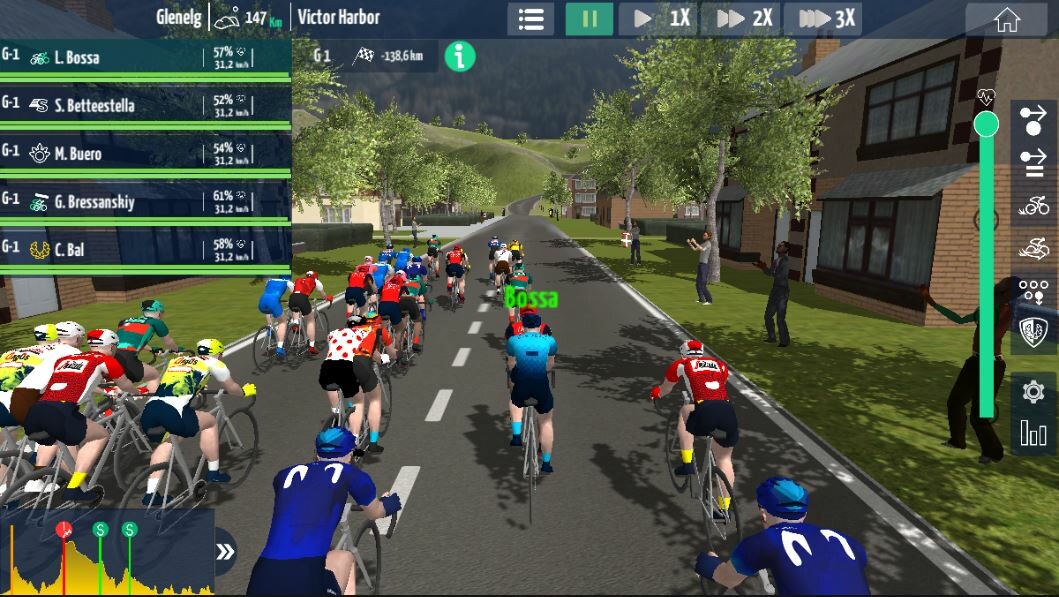Switch simulation speed to 2X
The width and height of the screenshot is (1059, 597).
point(741,19)
